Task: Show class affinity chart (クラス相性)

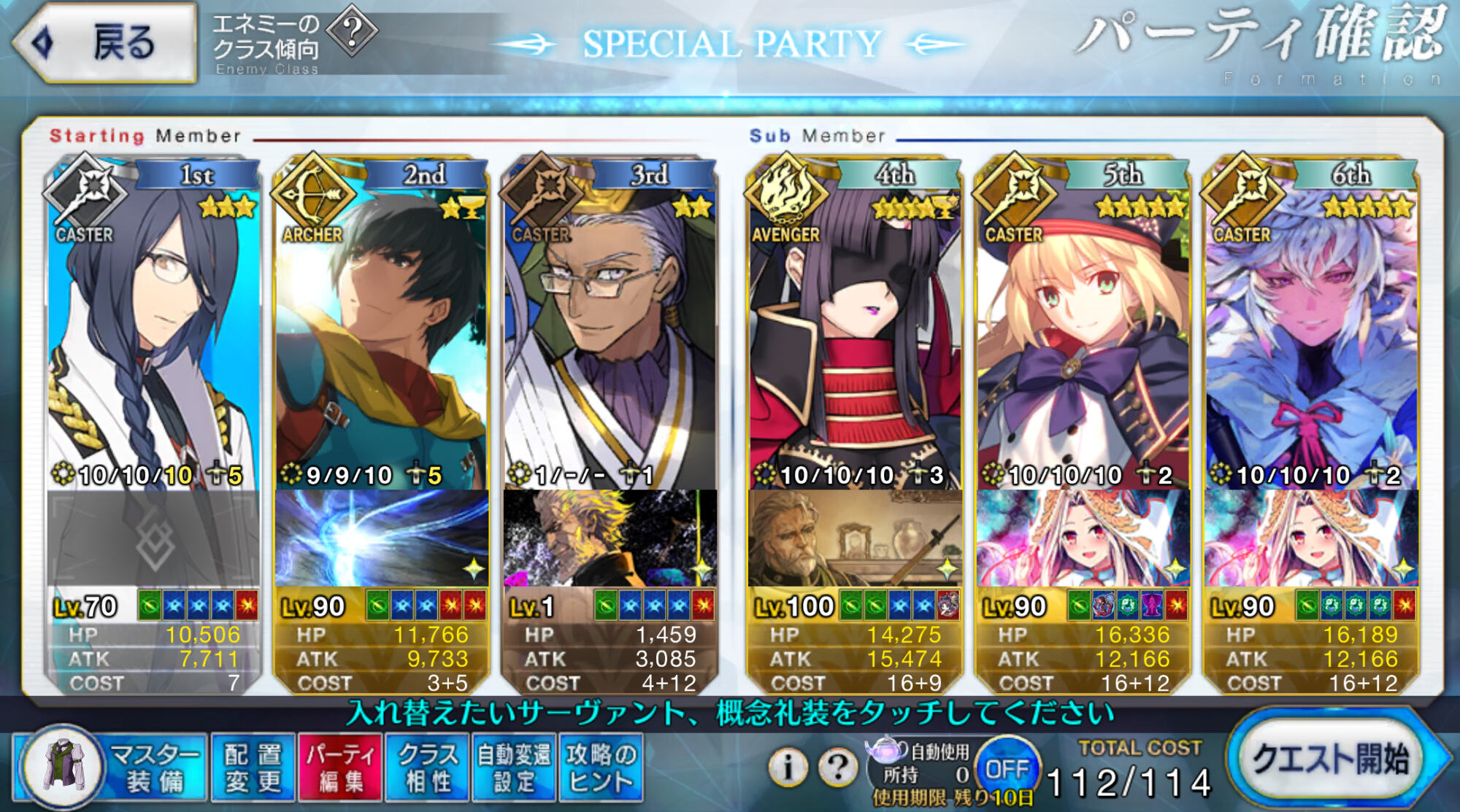Action: tap(428, 767)
